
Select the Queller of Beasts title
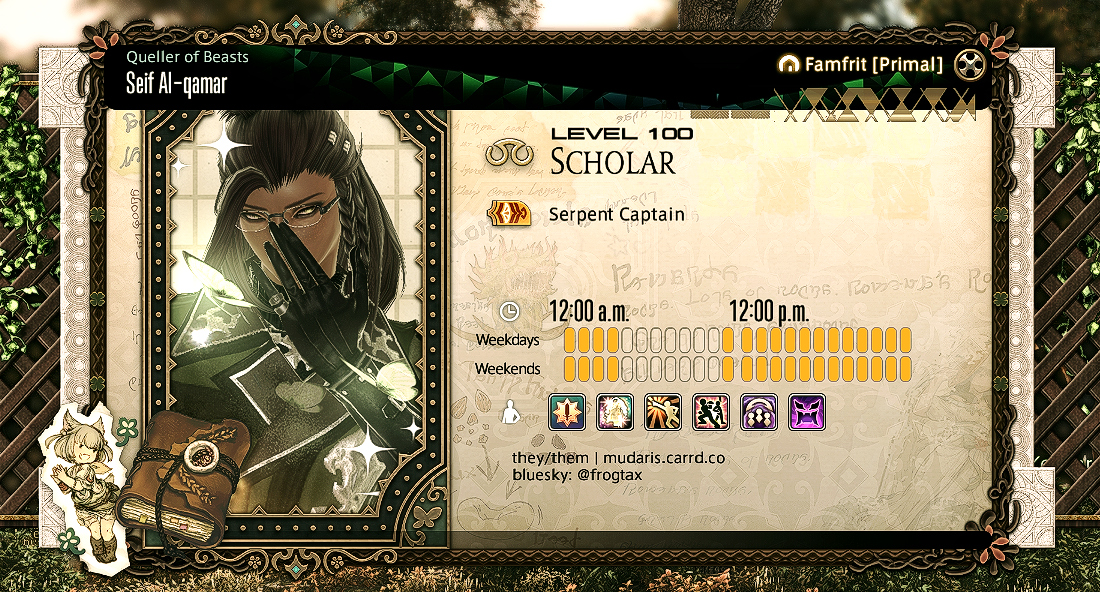pos(187,57)
